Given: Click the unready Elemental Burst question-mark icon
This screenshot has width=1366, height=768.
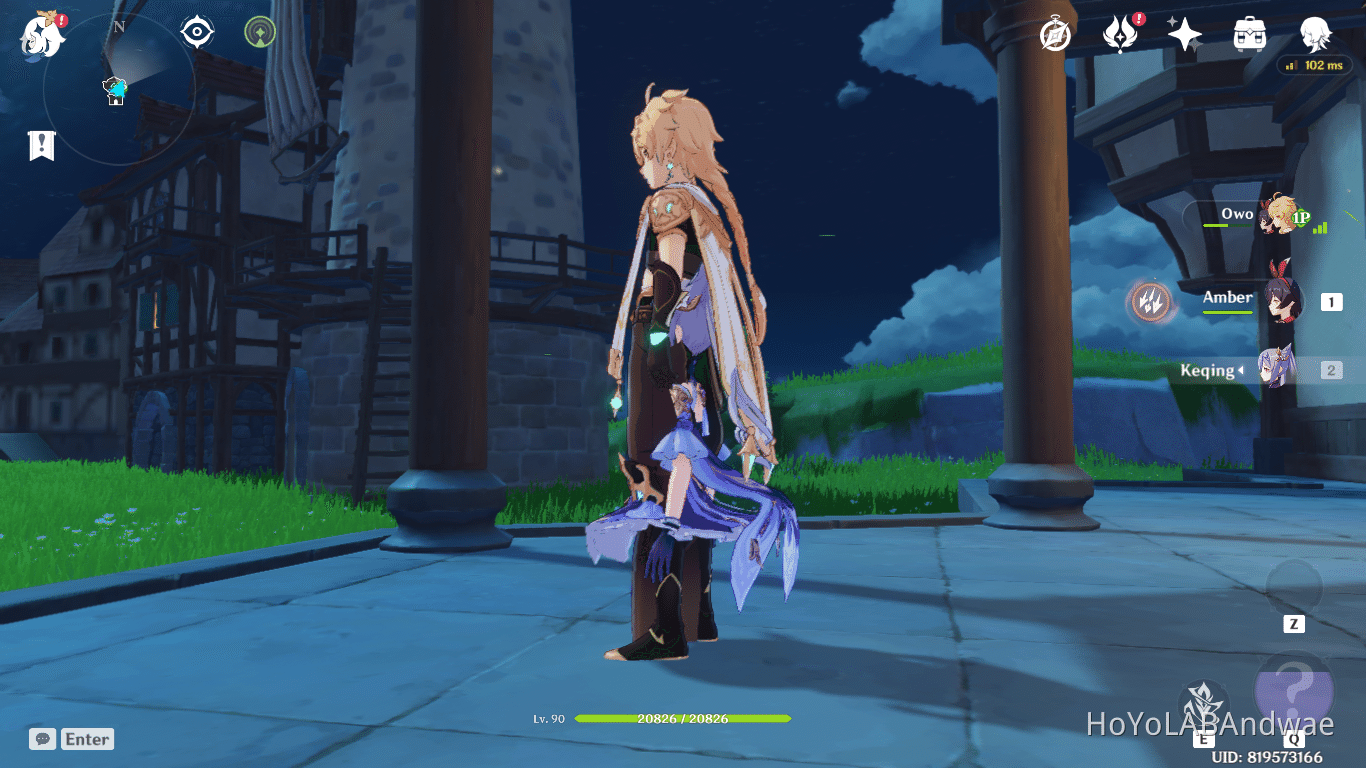Looking at the screenshot, I should coord(1296,690).
